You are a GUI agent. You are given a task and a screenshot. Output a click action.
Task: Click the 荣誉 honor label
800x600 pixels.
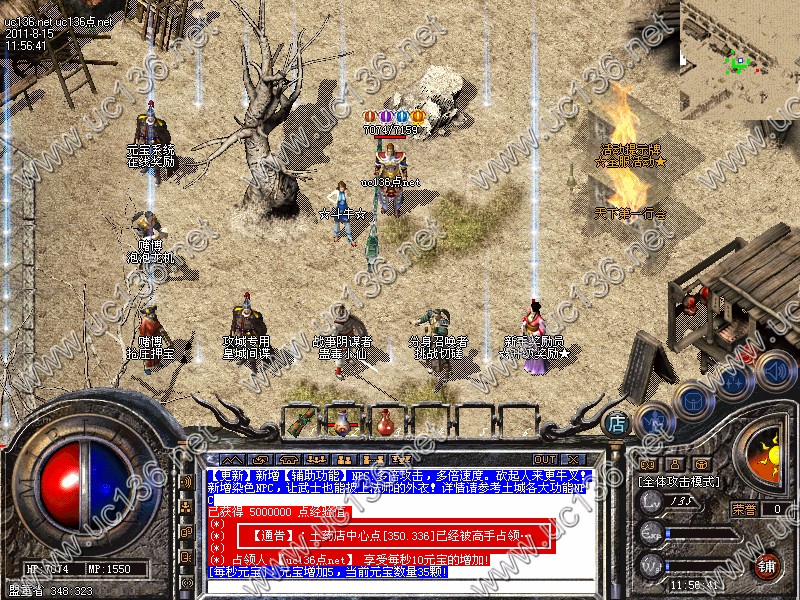[743, 509]
